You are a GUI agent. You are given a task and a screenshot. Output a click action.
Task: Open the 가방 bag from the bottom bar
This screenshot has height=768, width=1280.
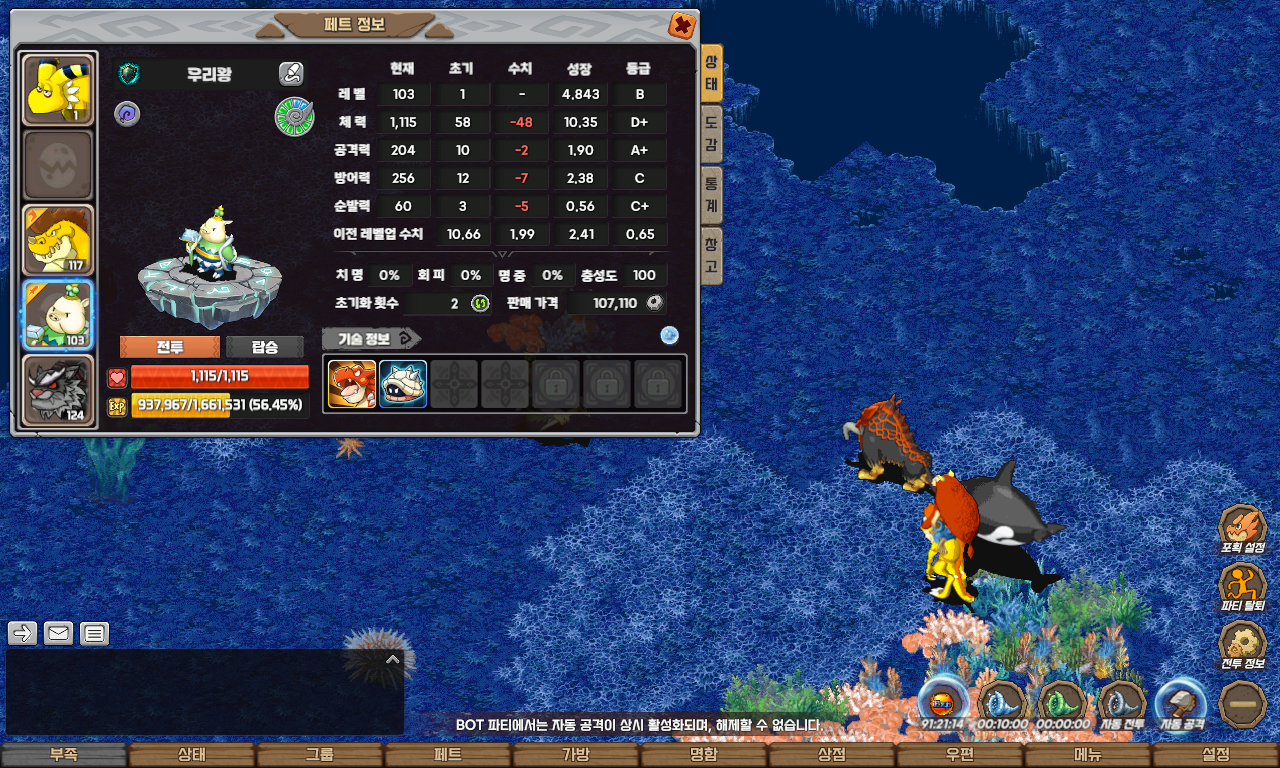pyautogui.click(x=576, y=755)
